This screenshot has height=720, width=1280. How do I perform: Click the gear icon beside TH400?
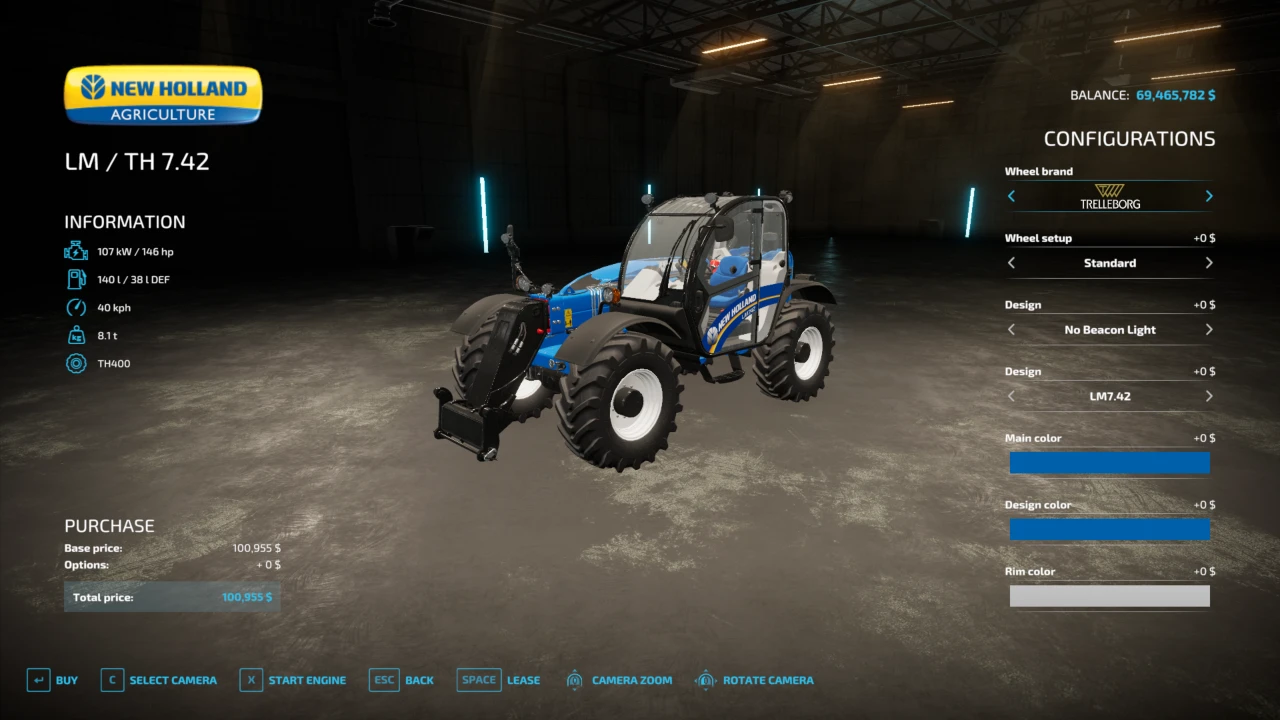point(76,363)
